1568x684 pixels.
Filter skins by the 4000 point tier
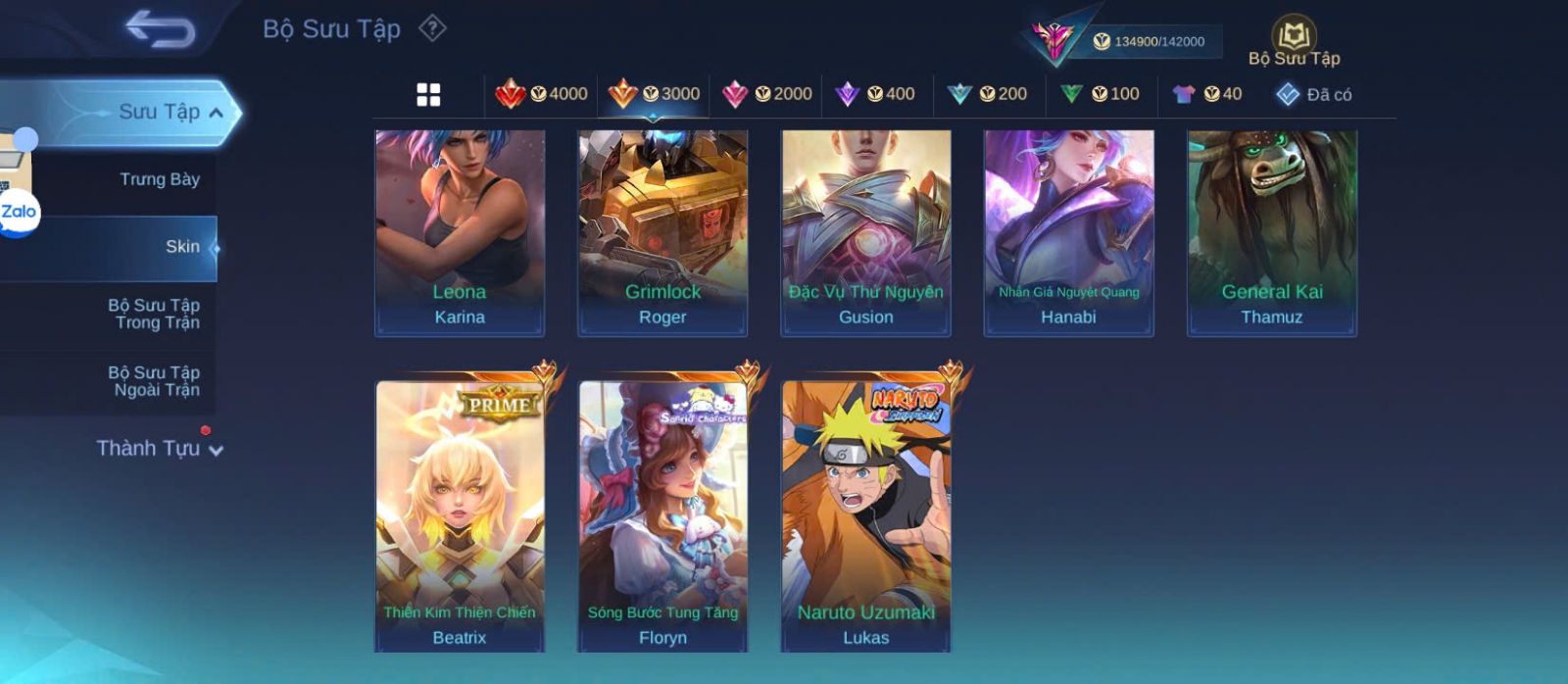tap(542, 94)
